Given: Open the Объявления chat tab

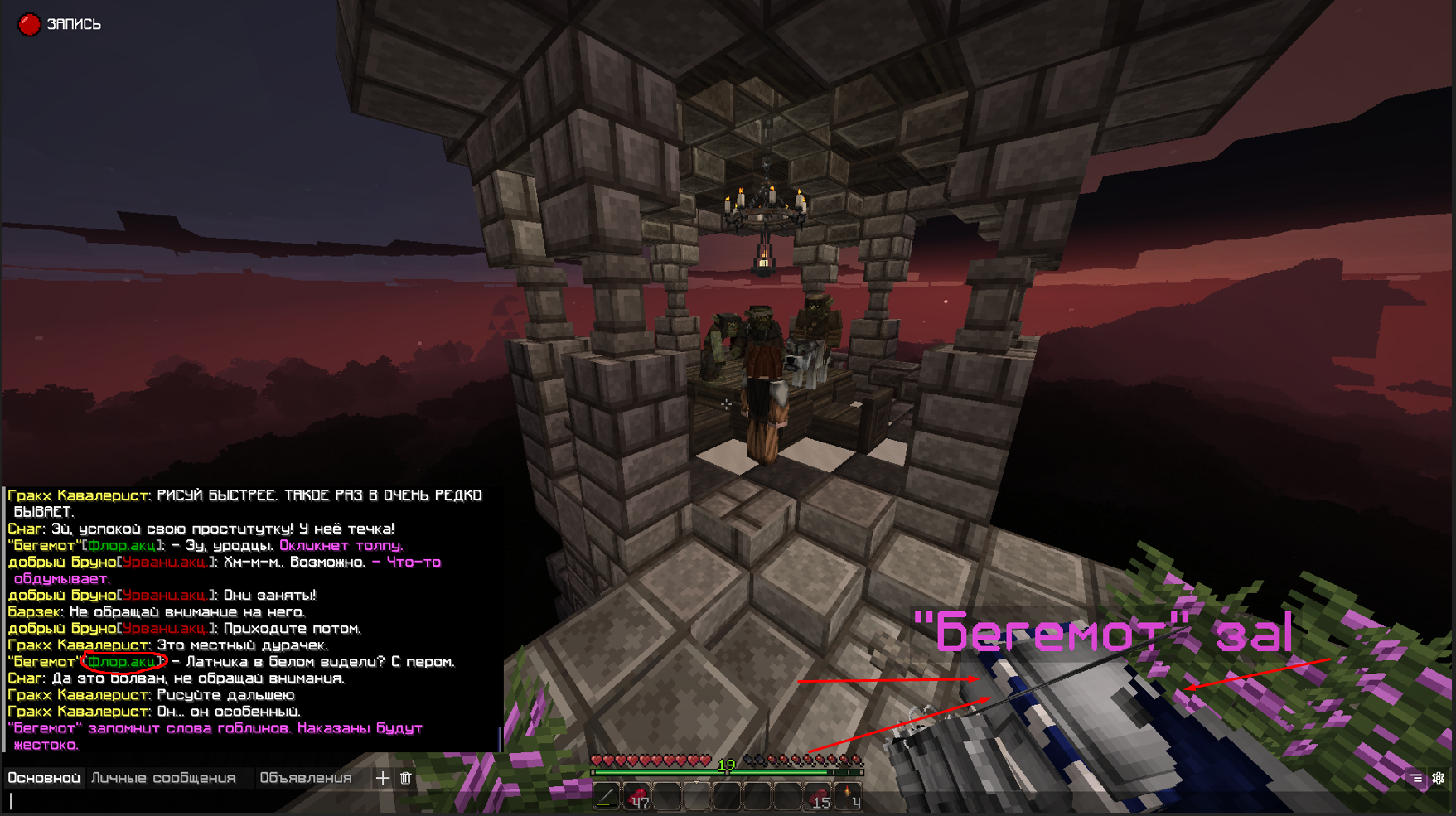Looking at the screenshot, I should (x=307, y=778).
